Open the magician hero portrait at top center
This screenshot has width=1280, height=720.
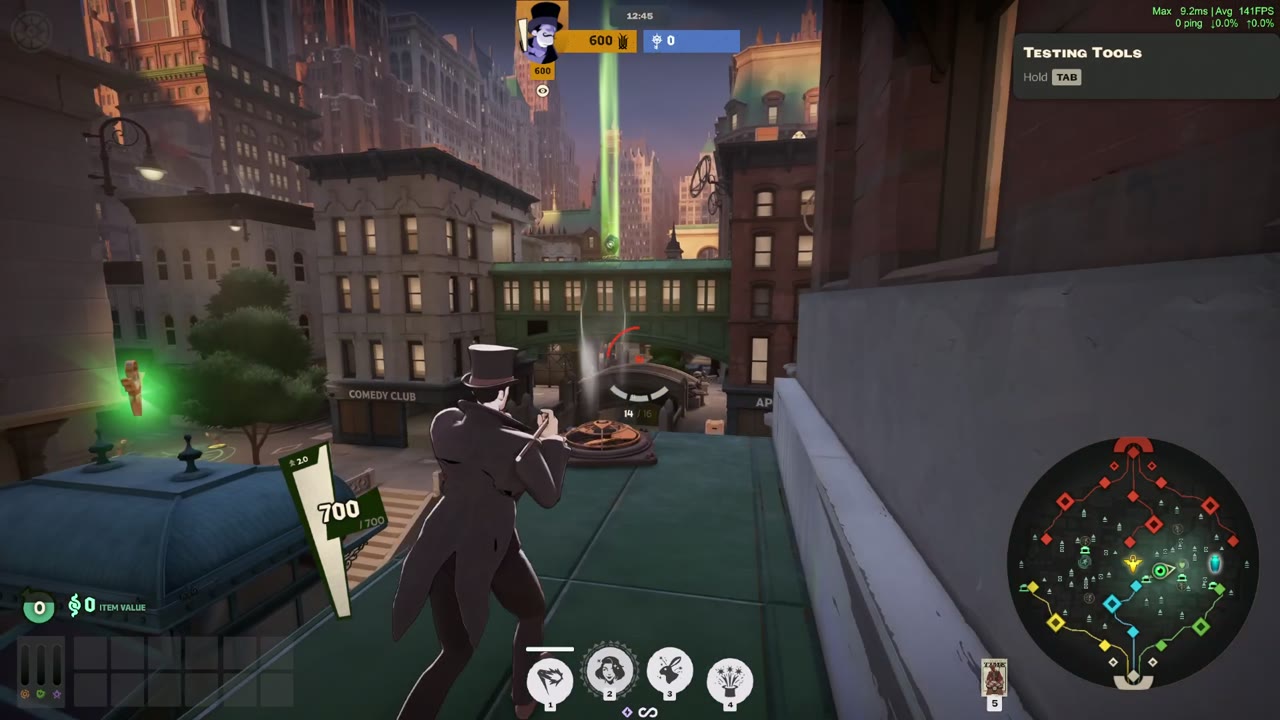coord(542,33)
